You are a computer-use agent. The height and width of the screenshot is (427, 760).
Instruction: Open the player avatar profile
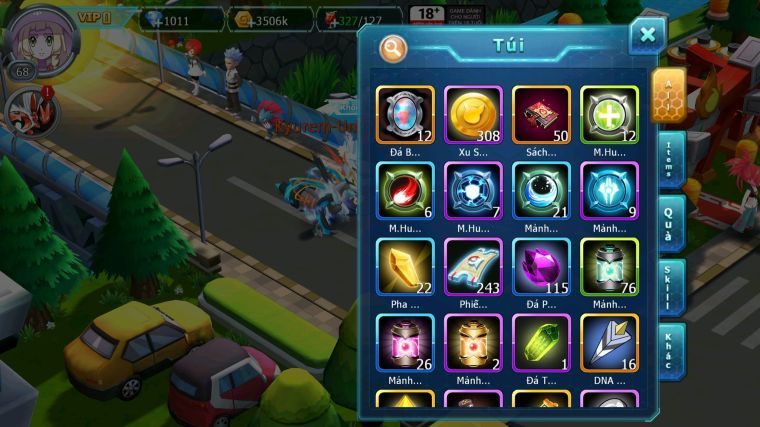coord(41,36)
